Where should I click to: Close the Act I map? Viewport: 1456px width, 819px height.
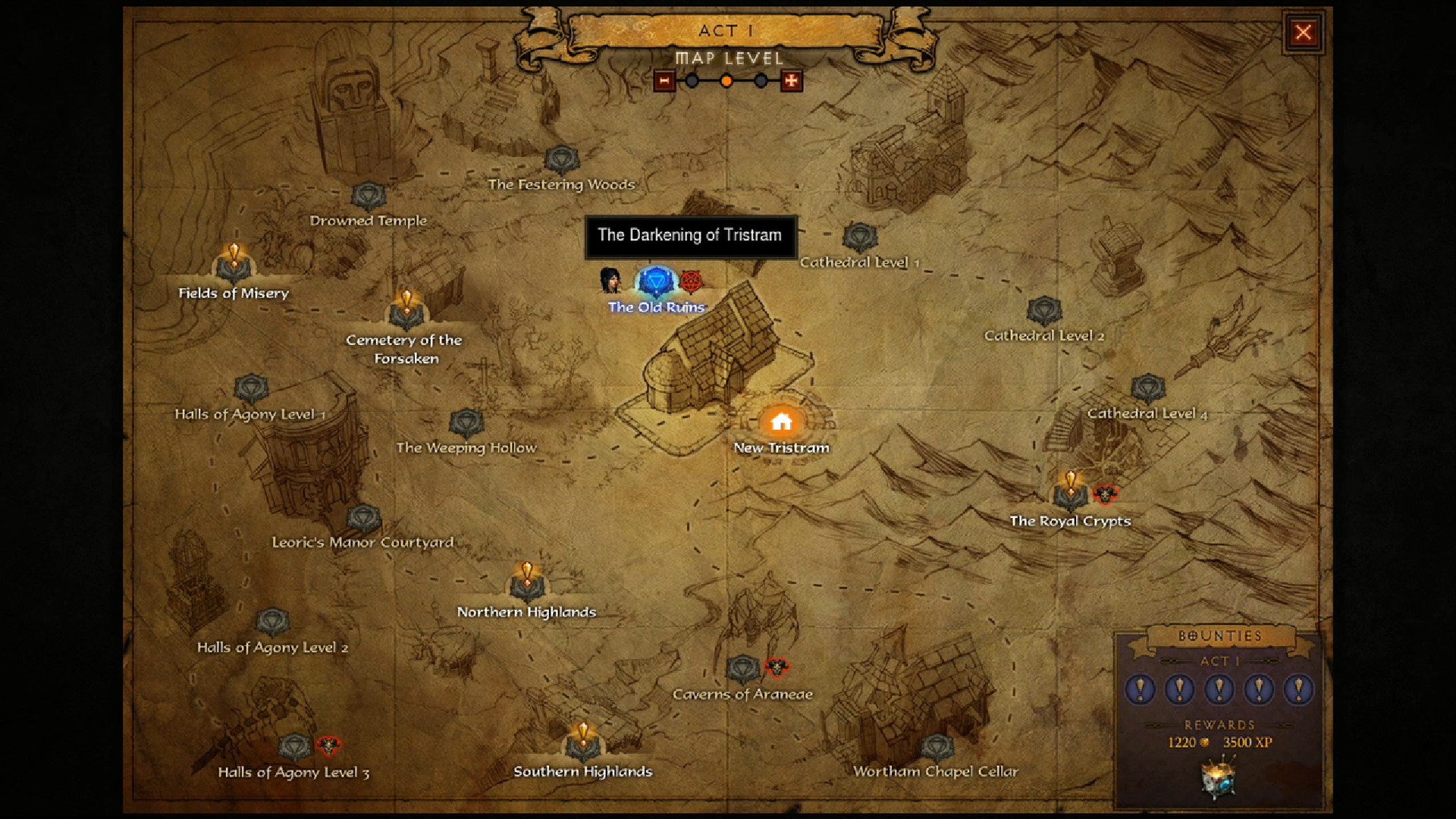(1303, 33)
